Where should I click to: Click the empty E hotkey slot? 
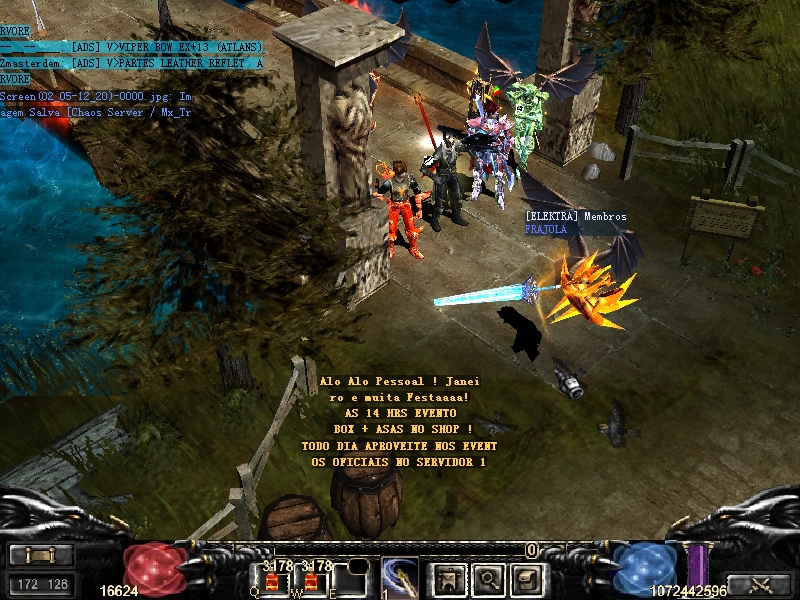[350, 579]
